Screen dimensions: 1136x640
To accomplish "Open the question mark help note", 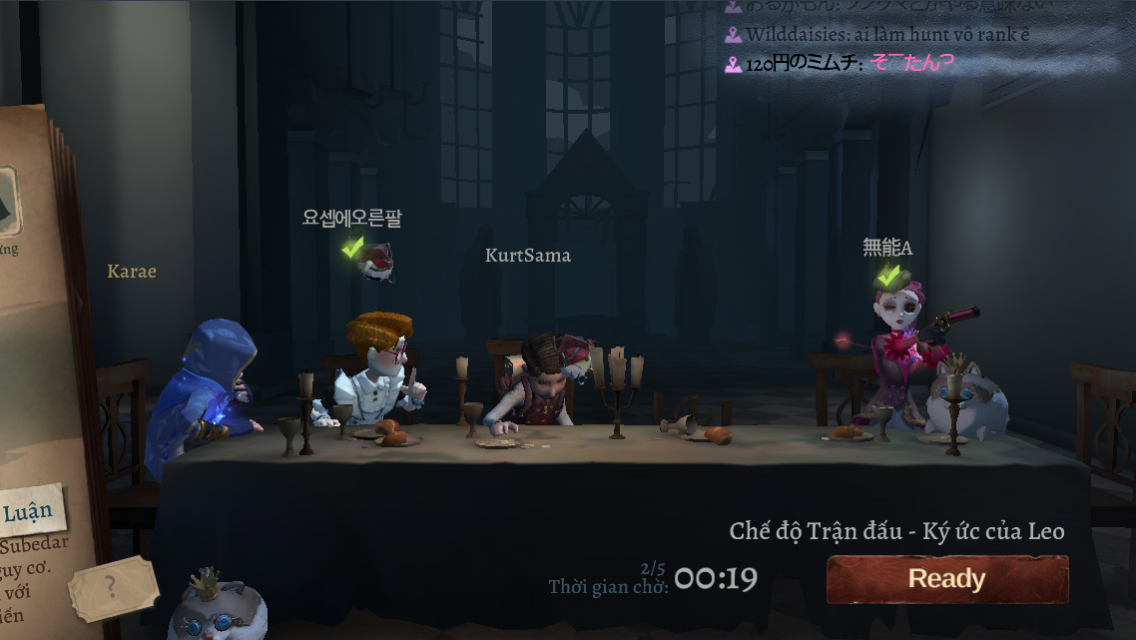I will [112, 587].
